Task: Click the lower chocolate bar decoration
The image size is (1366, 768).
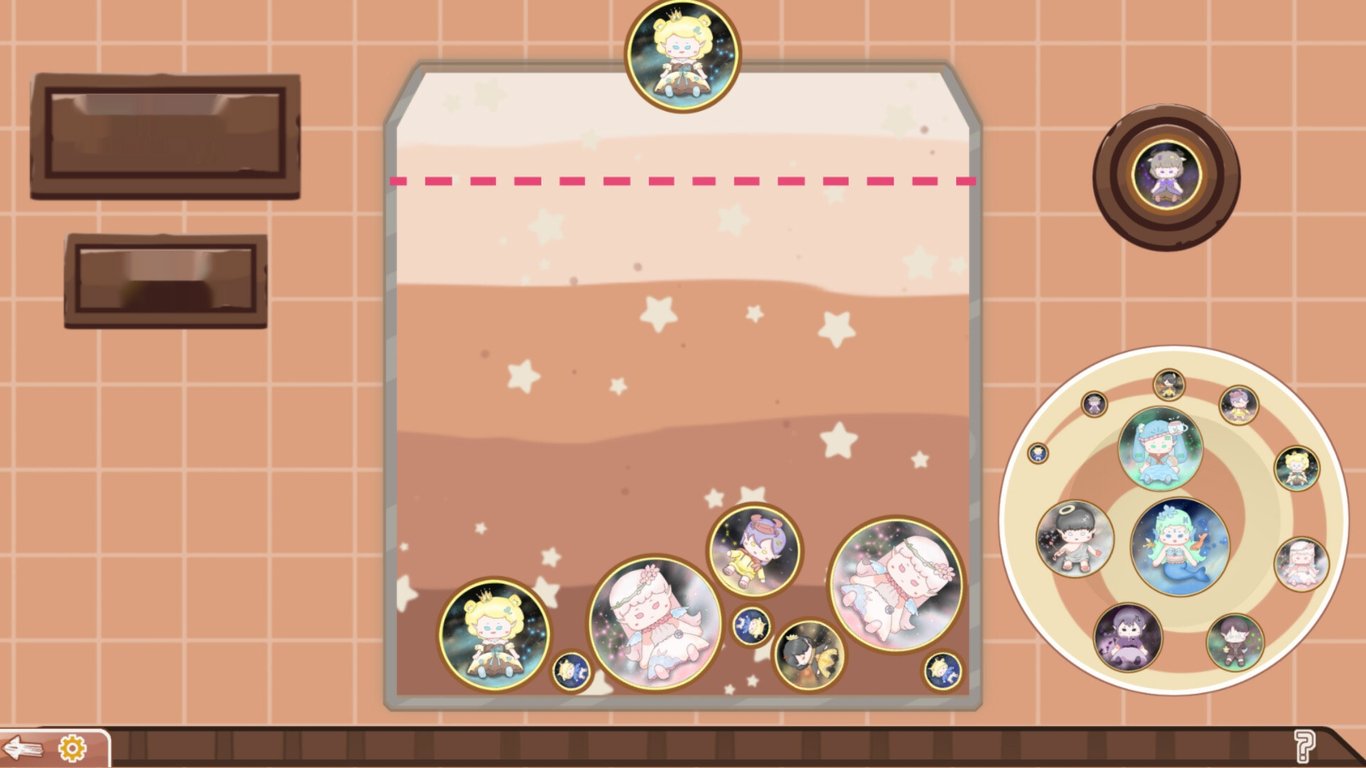Action: pyautogui.click(x=163, y=281)
